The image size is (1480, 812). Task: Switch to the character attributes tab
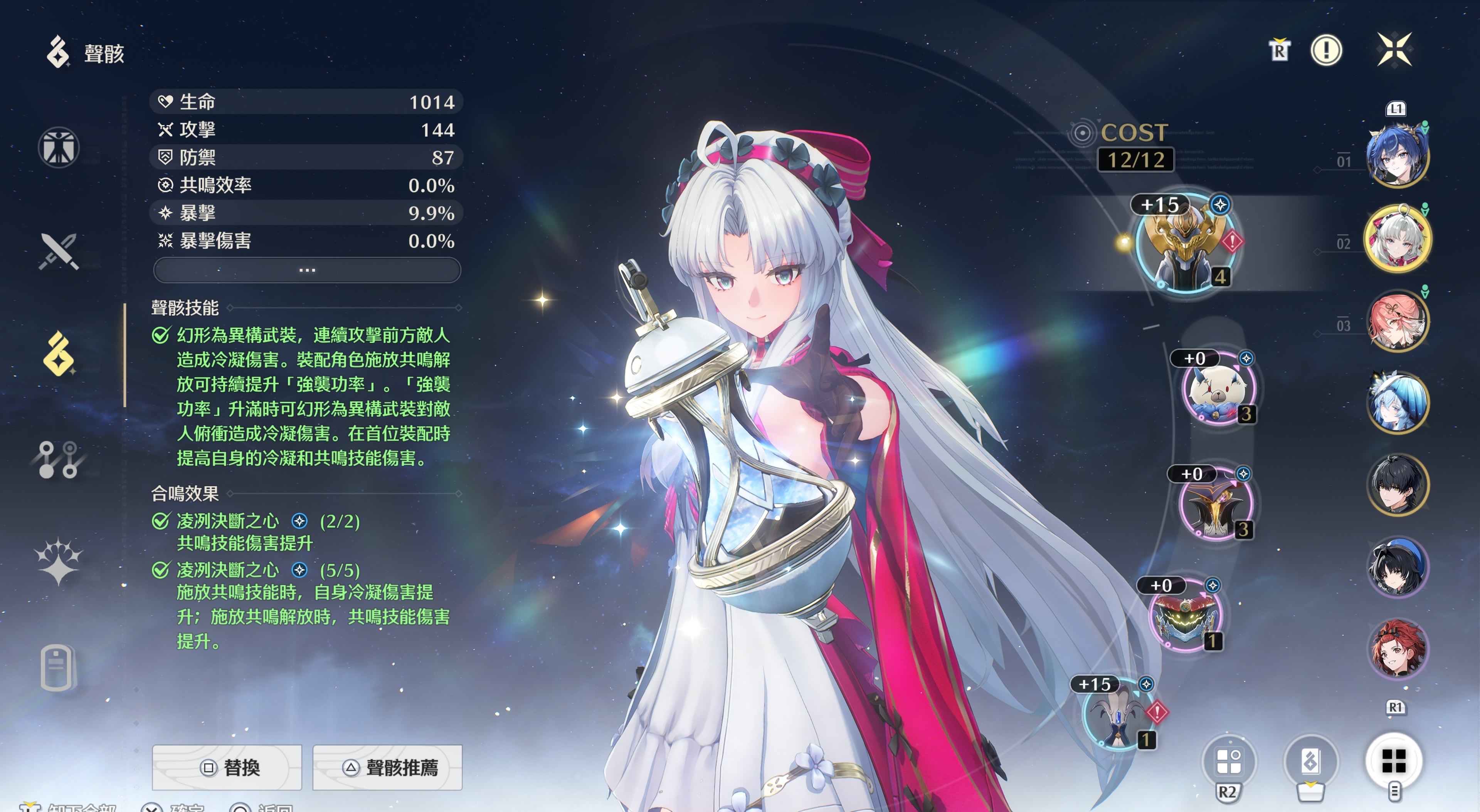pyautogui.click(x=59, y=148)
